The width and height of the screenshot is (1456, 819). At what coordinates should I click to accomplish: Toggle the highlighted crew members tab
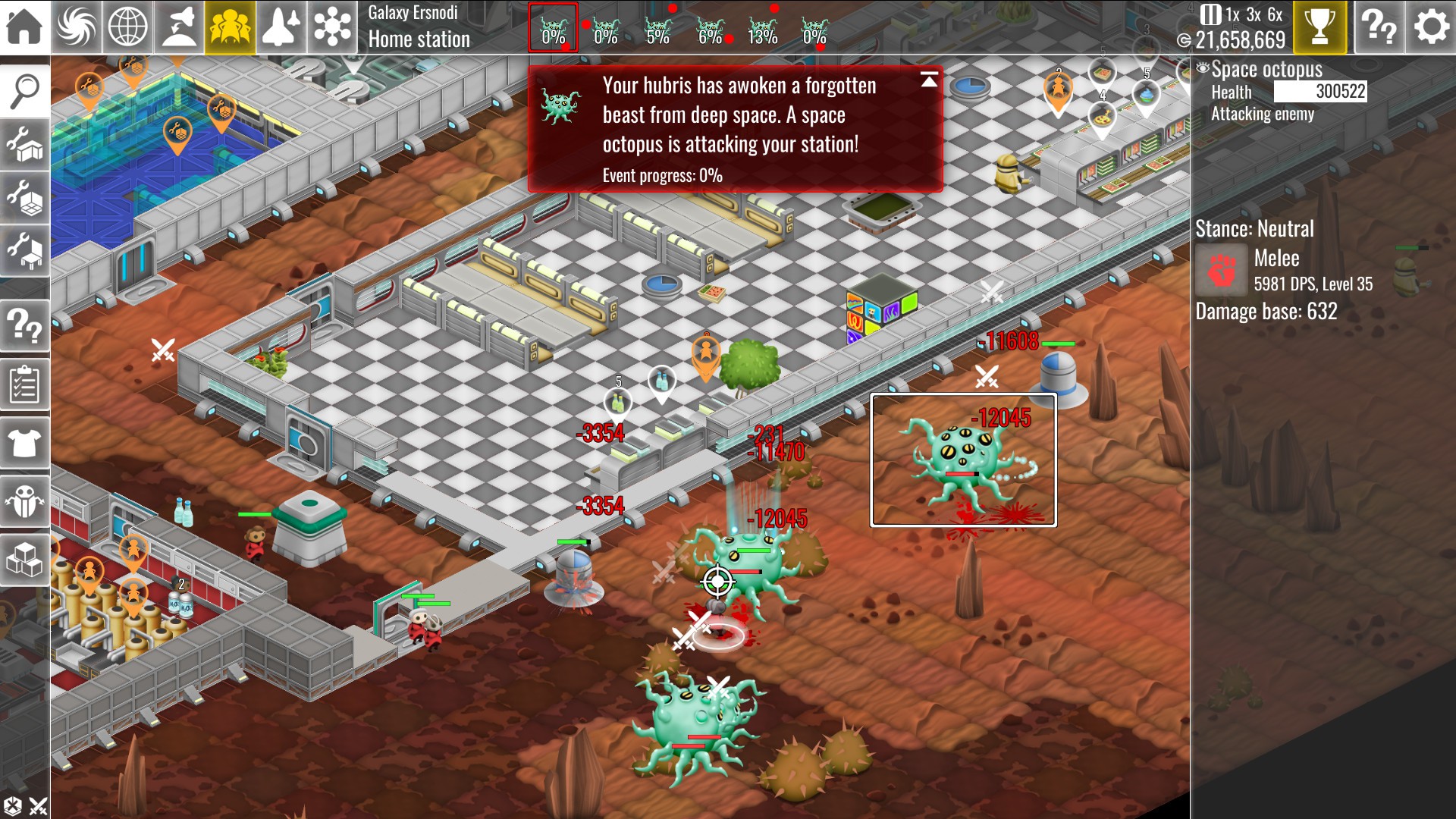click(230, 27)
